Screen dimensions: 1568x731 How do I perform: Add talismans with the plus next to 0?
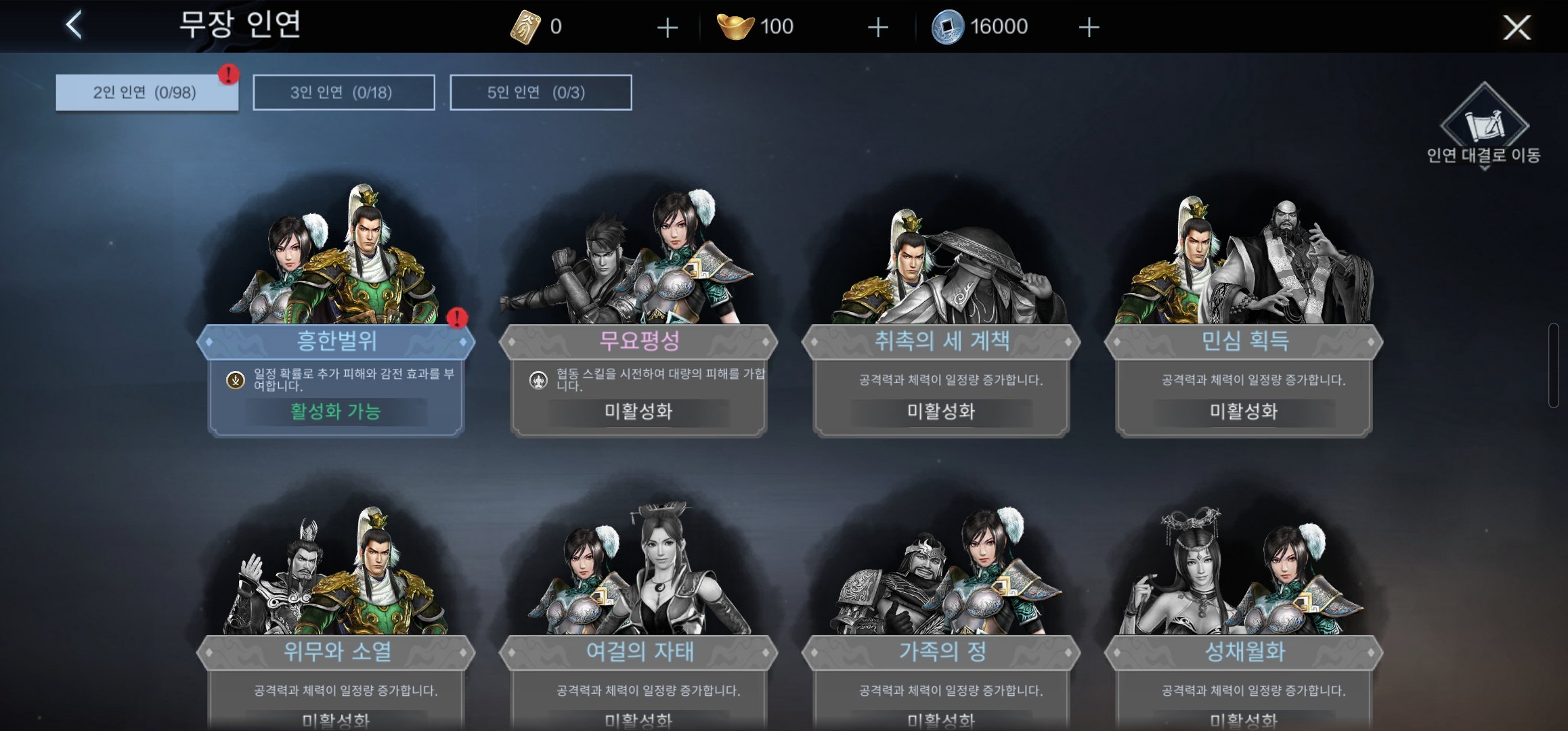[668, 26]
